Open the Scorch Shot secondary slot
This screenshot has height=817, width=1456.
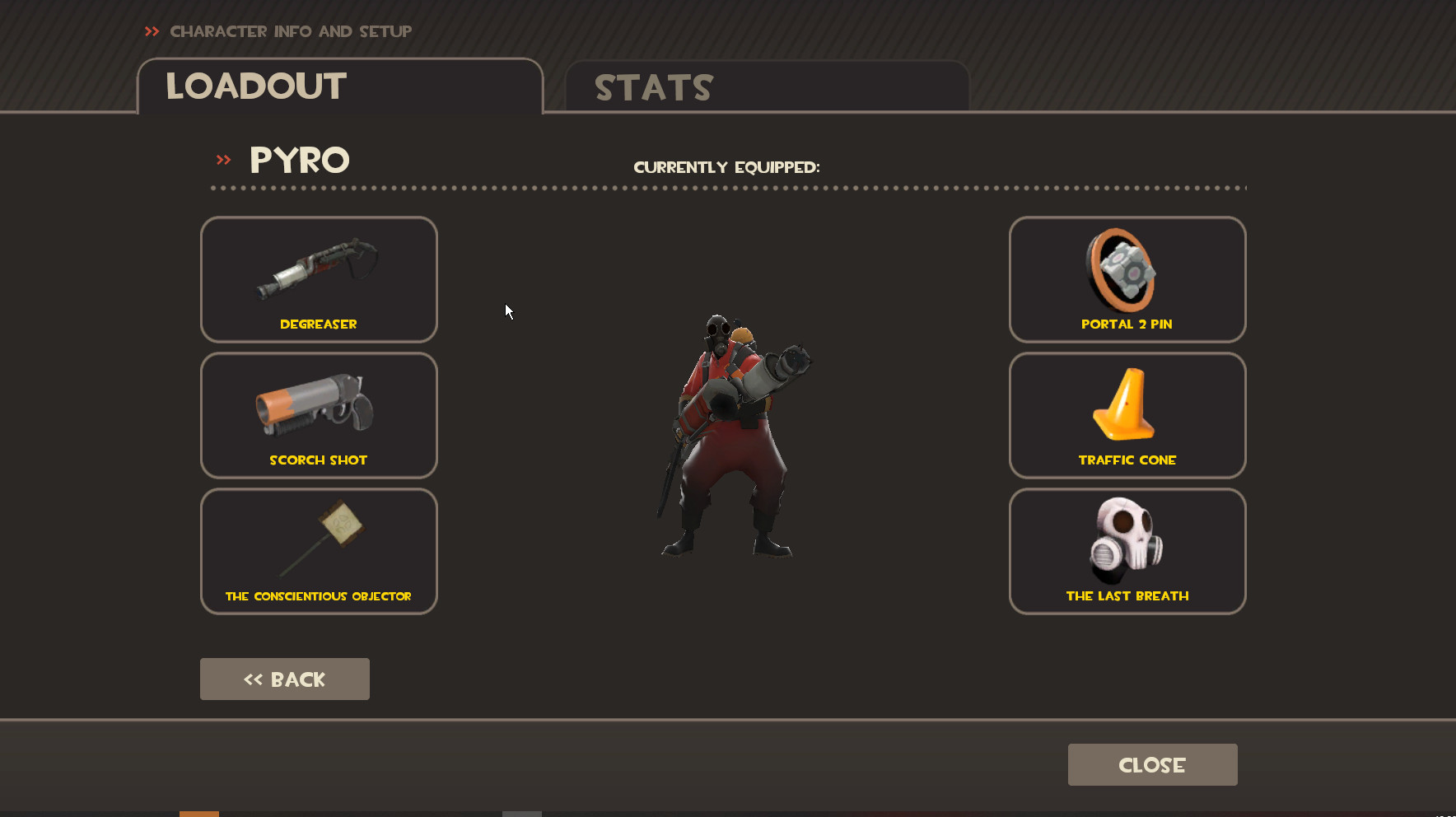[318, 416]
